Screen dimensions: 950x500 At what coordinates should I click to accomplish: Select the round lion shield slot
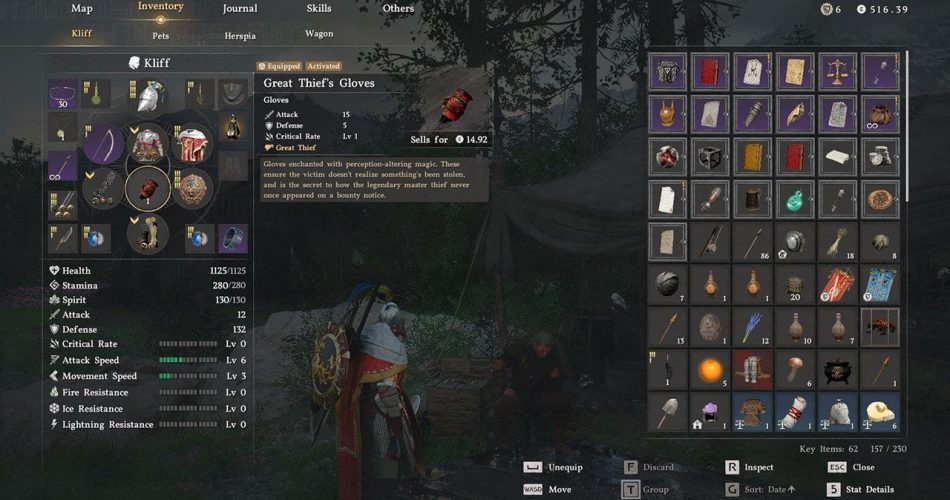pos(191,188)
